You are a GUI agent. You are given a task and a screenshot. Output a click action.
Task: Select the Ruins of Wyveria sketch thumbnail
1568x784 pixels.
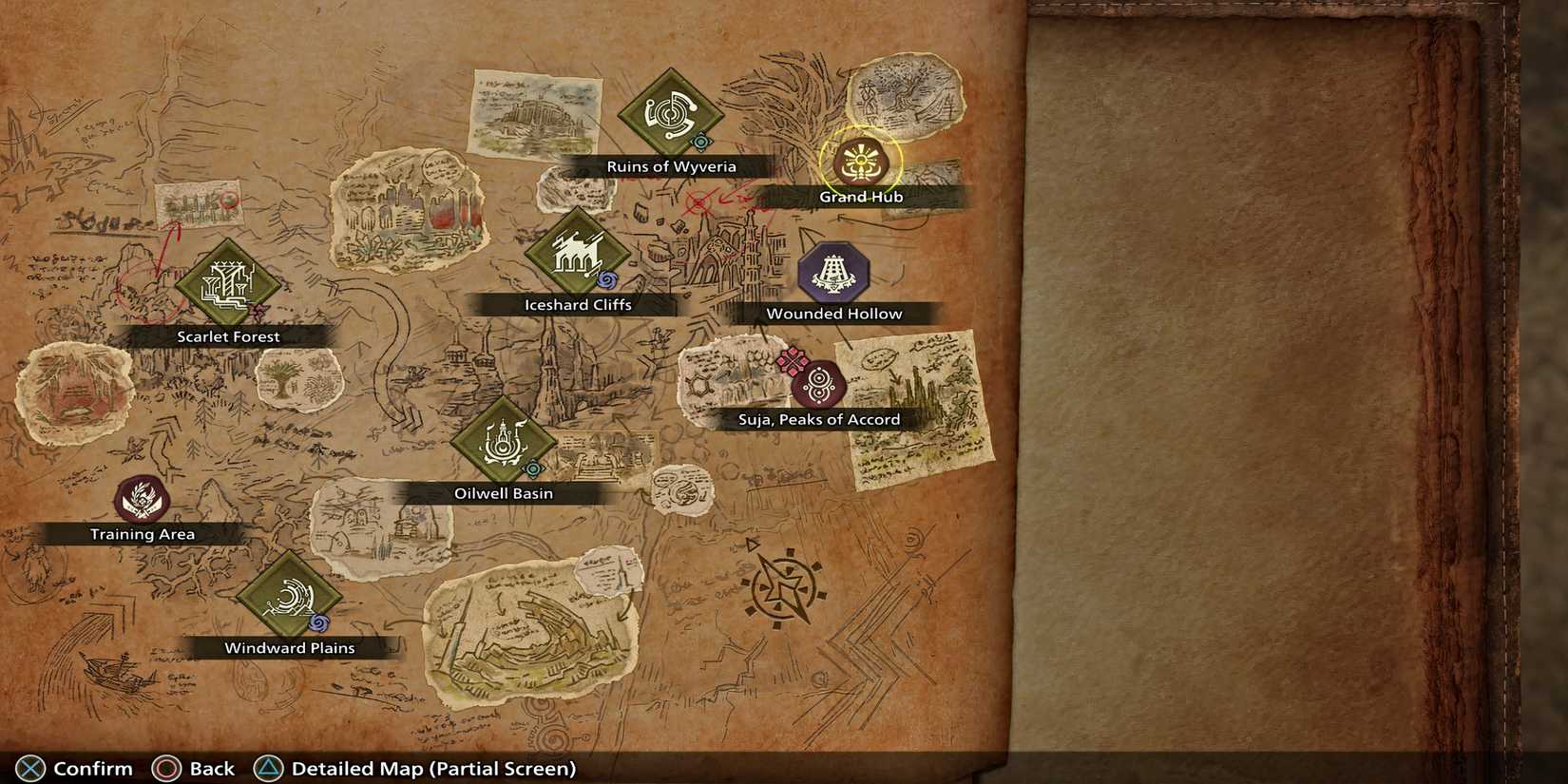point(534,114)
